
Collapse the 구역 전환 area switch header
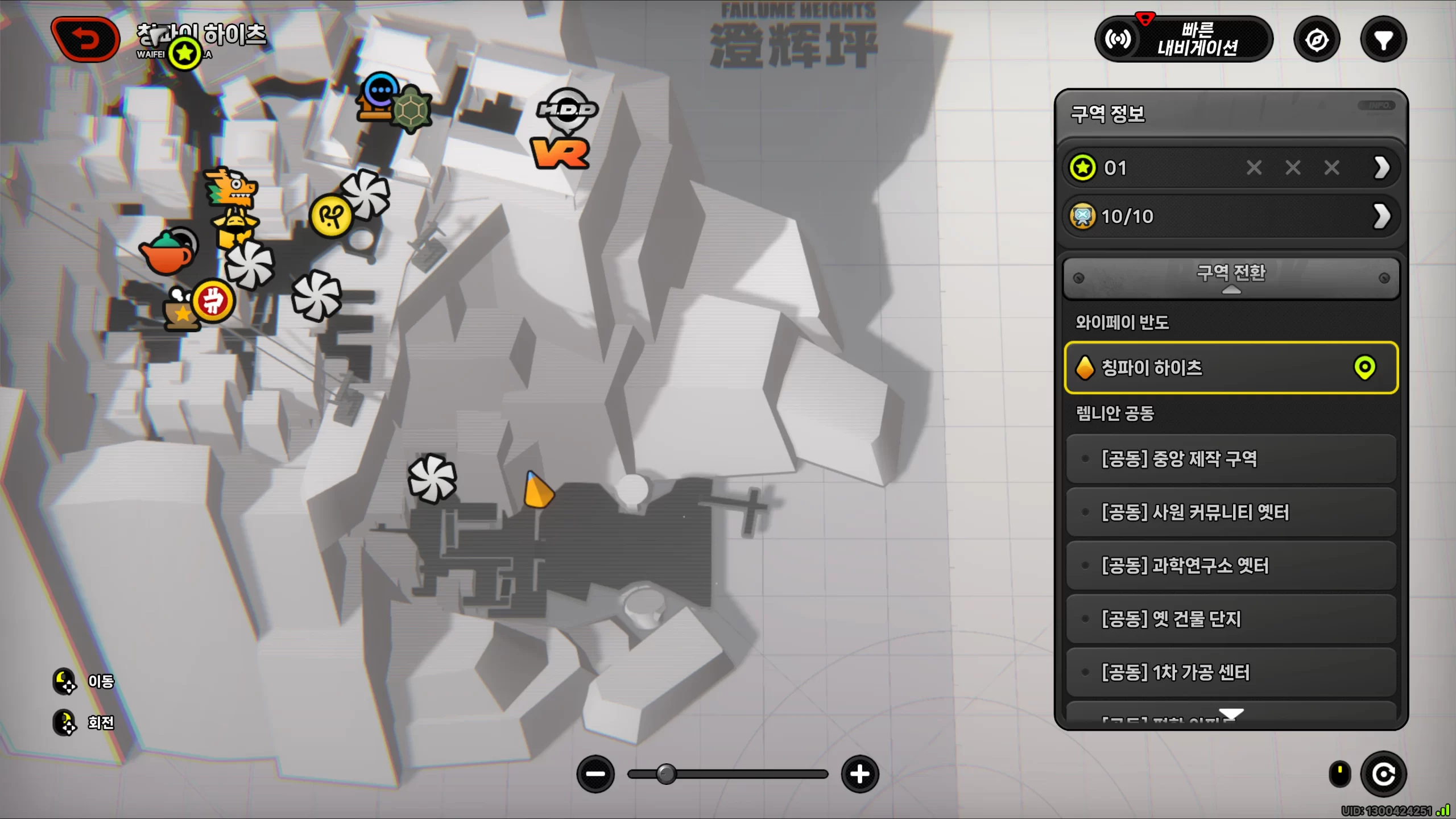[1231, 278]
